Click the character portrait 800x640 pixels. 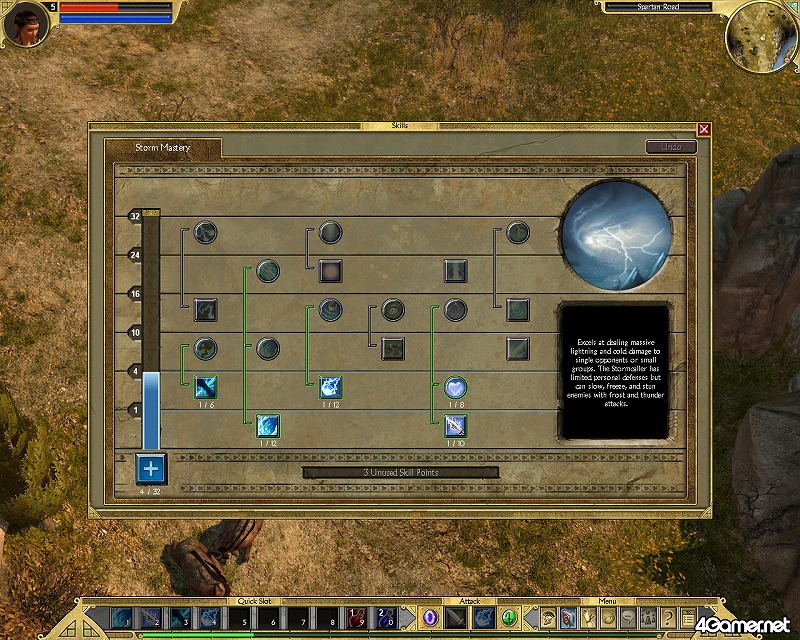pyautogui.click(x=26, y=25)
